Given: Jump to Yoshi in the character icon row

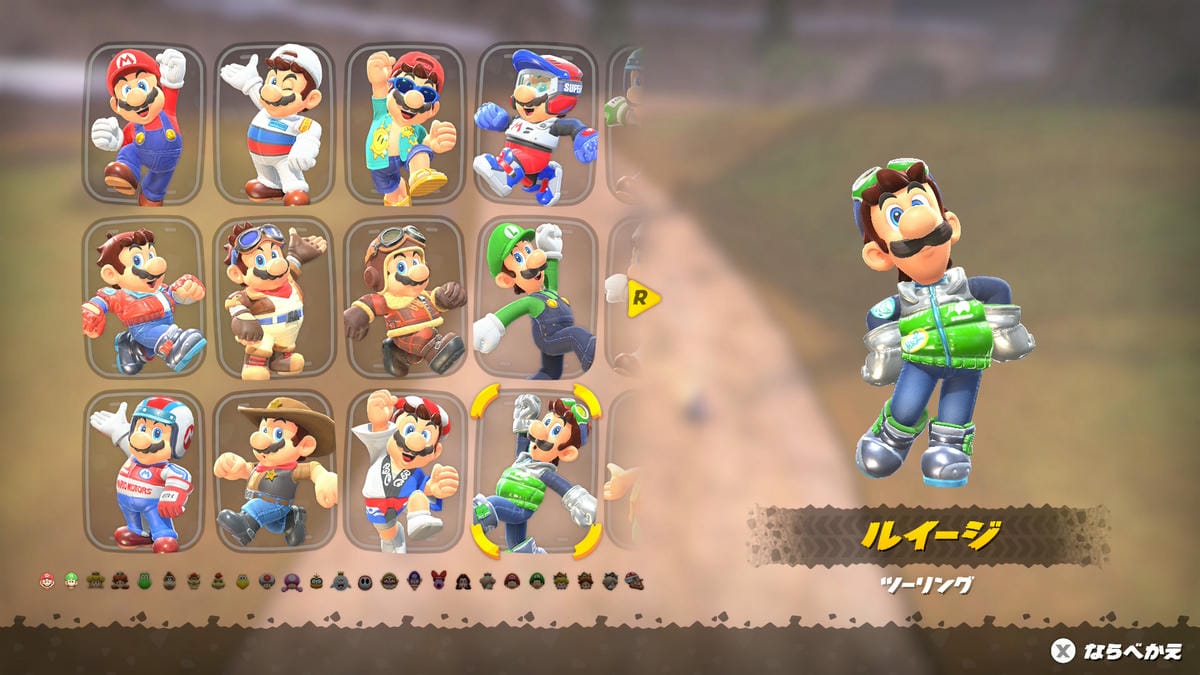Looking at the screenshot, I should click(145, 581).
